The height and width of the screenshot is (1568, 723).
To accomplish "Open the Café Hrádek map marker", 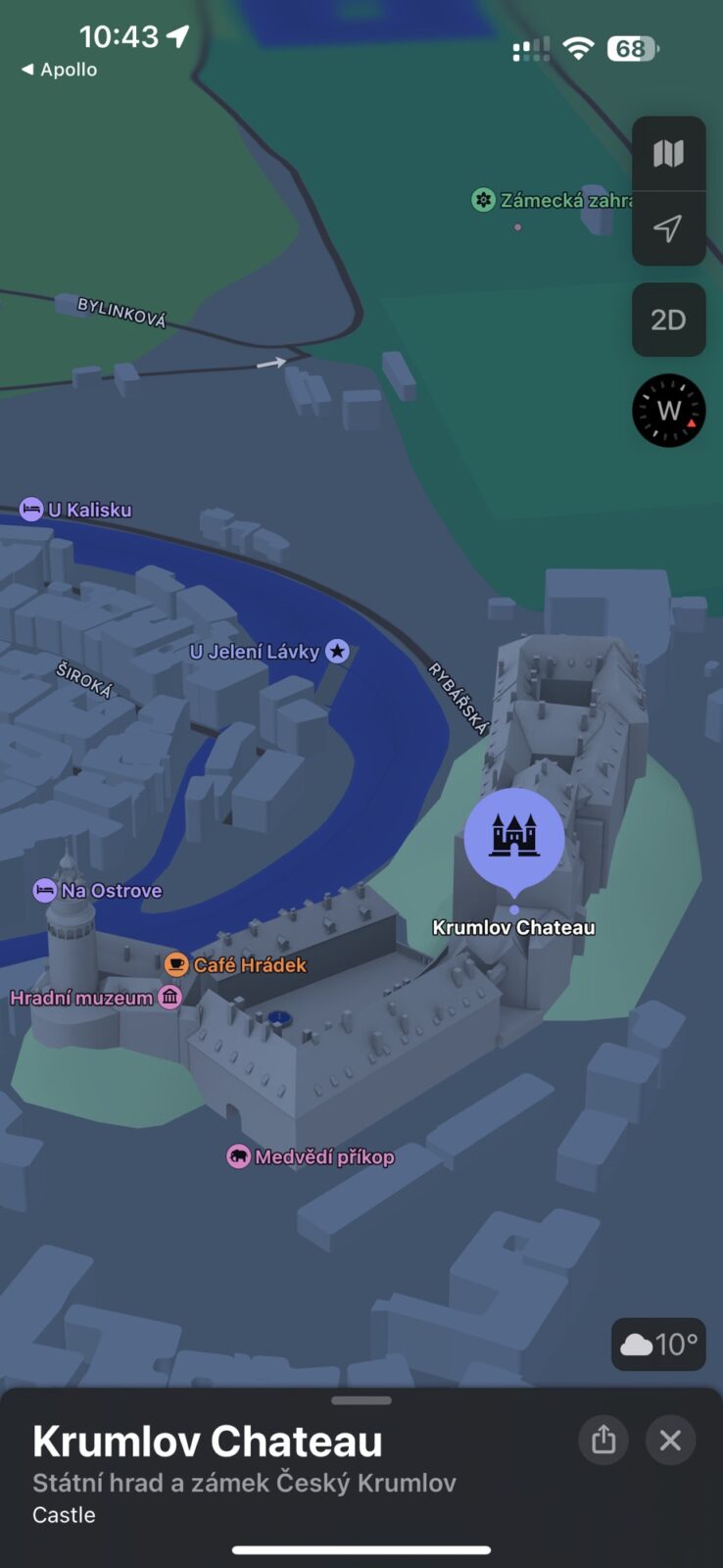I will pyautogui.click(x=176, y=964).
